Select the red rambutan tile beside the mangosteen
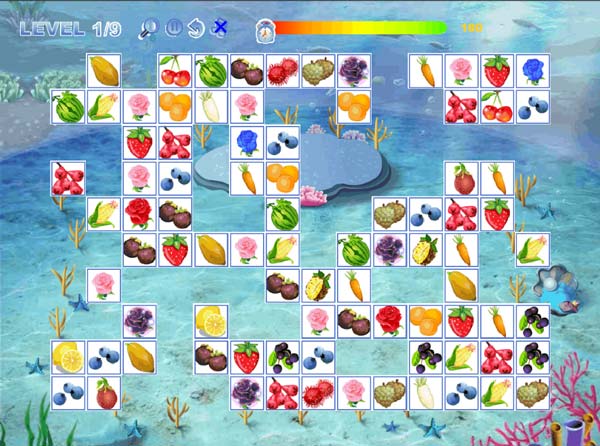This screenshot has width=600, height=446. 283,71
